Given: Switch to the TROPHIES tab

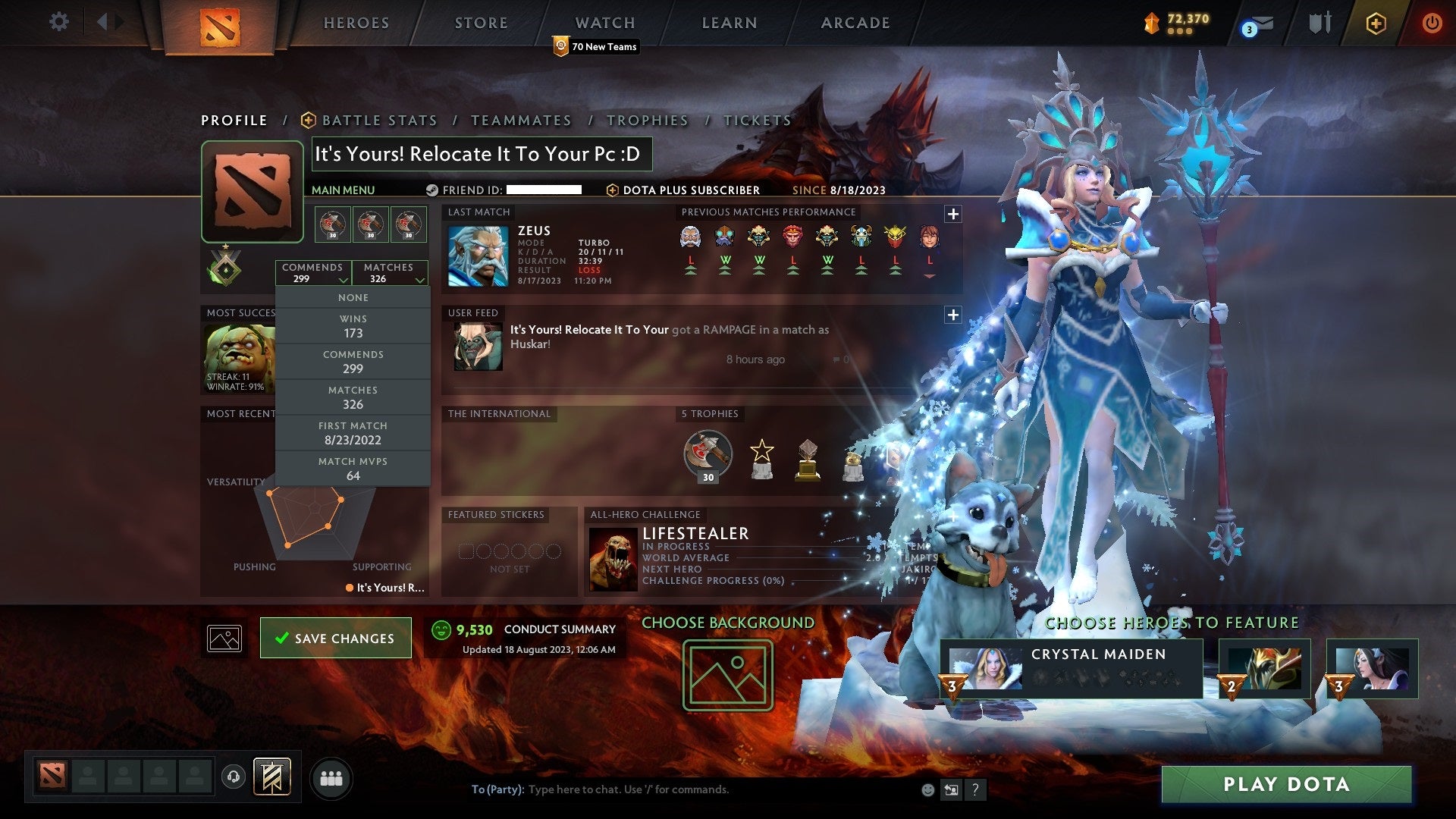Looking at the screenshot, I should (x=647, y=120).
